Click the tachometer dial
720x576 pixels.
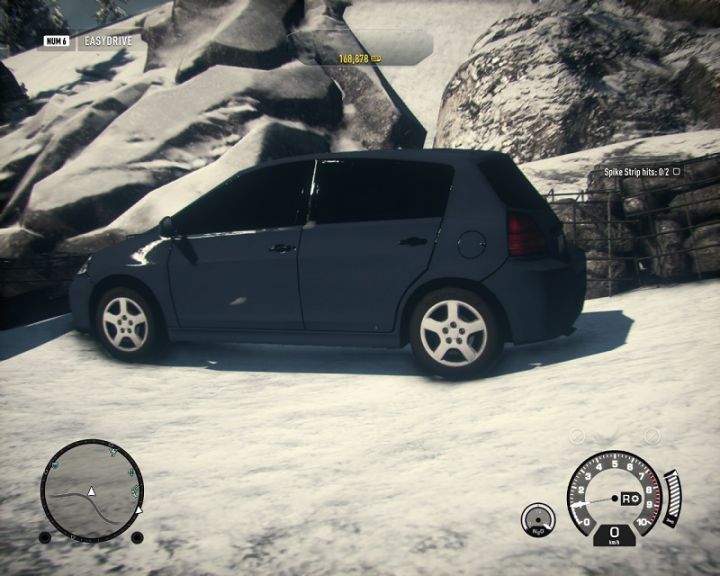coord(614,492)
